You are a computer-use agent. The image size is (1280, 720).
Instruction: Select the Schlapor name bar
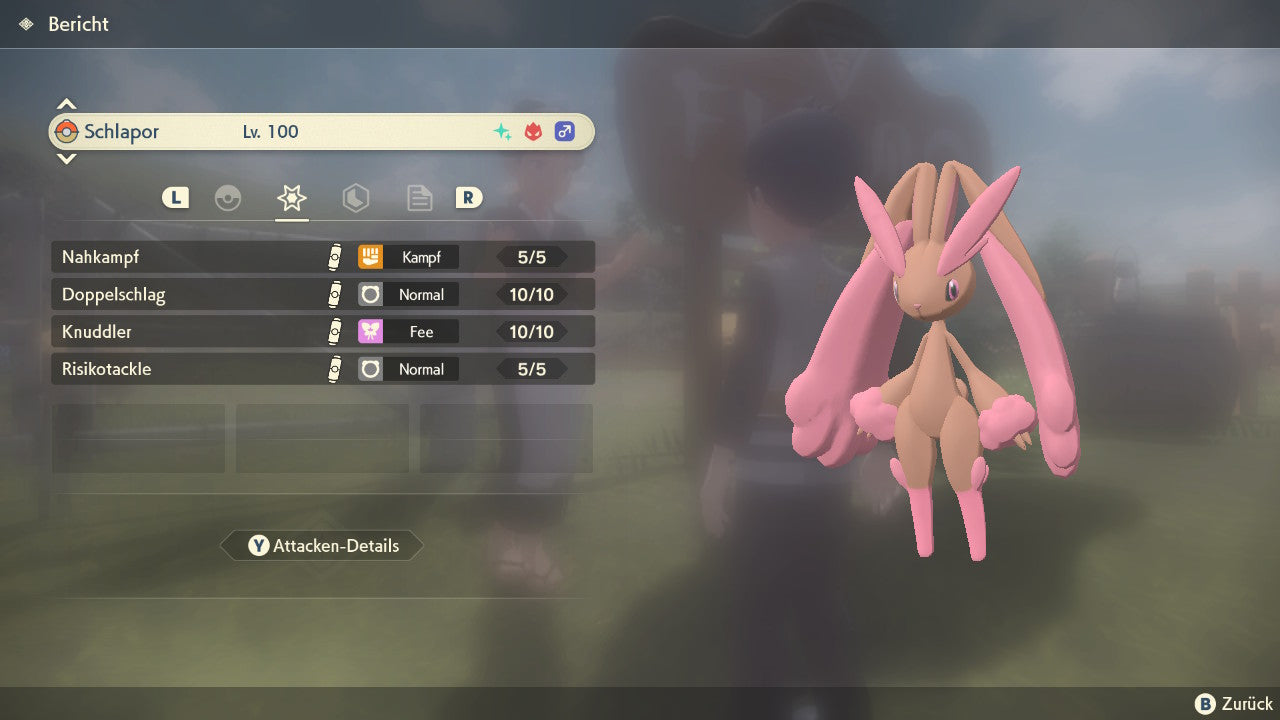[322, 132]
